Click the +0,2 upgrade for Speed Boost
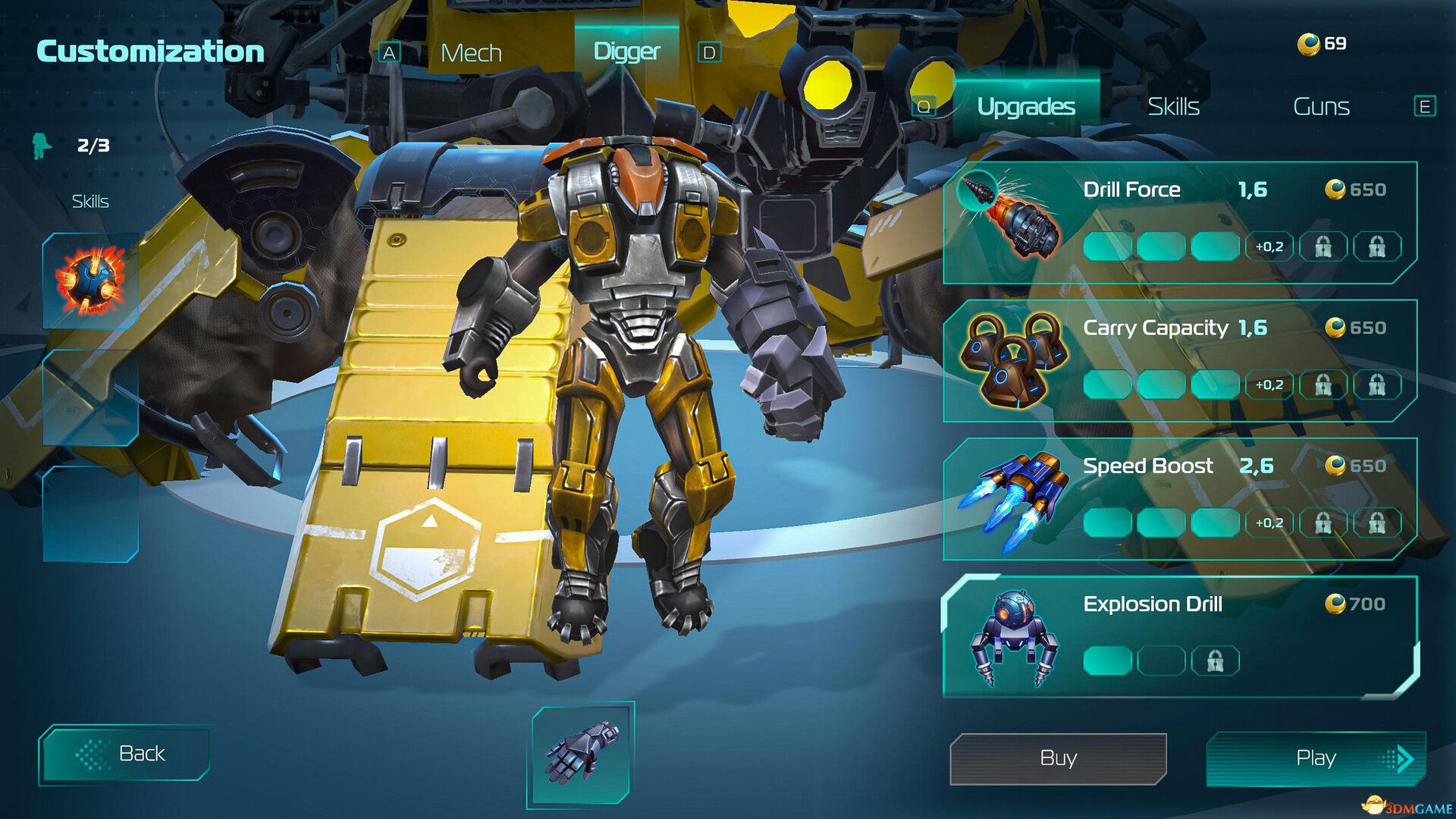This screenshot has height=819, width=1456. (x=1271, y=523)
